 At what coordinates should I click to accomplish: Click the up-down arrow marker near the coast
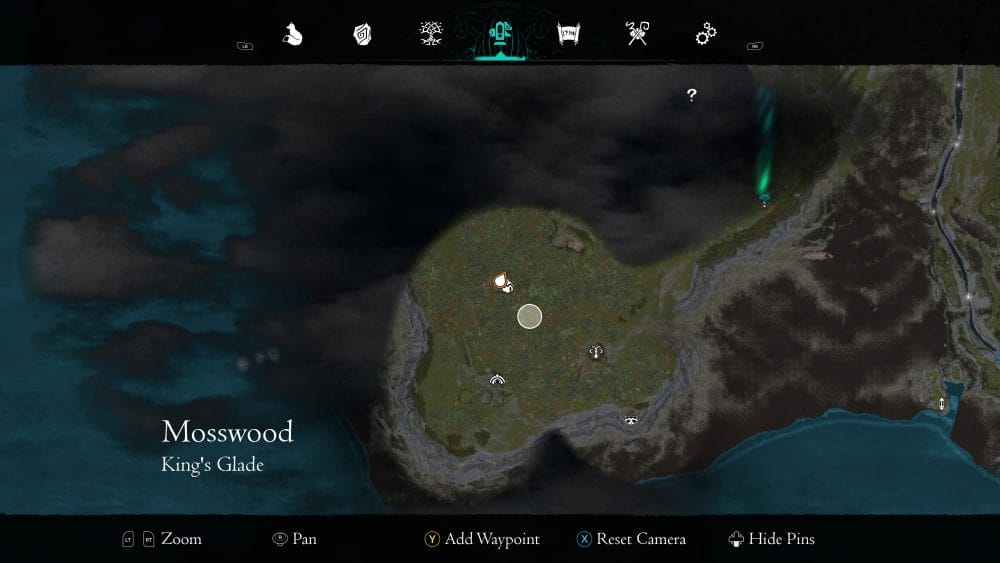pyautogui.click(x=941, y=404)
